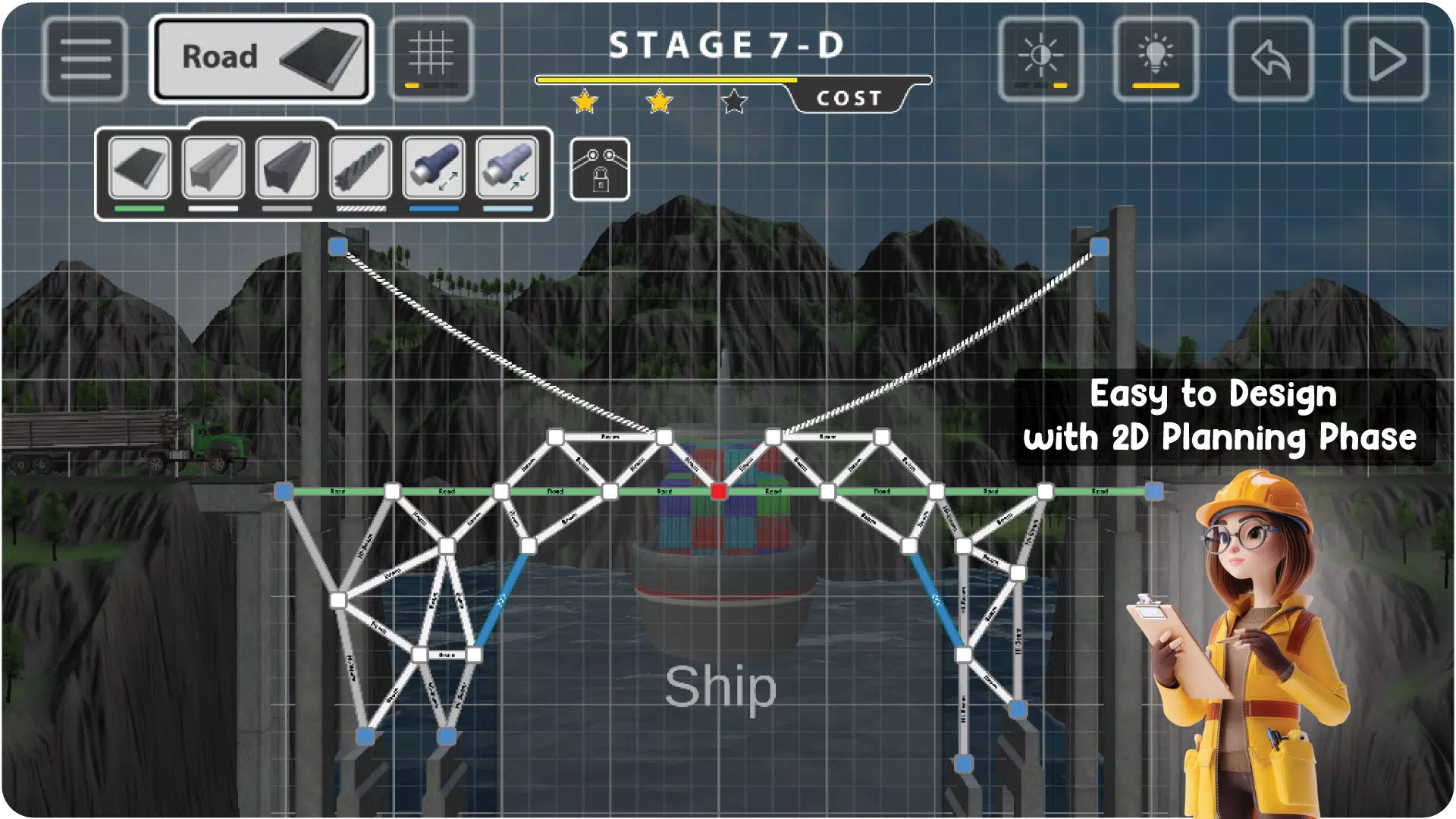Open the COST tab

click(x=849, y=97)
